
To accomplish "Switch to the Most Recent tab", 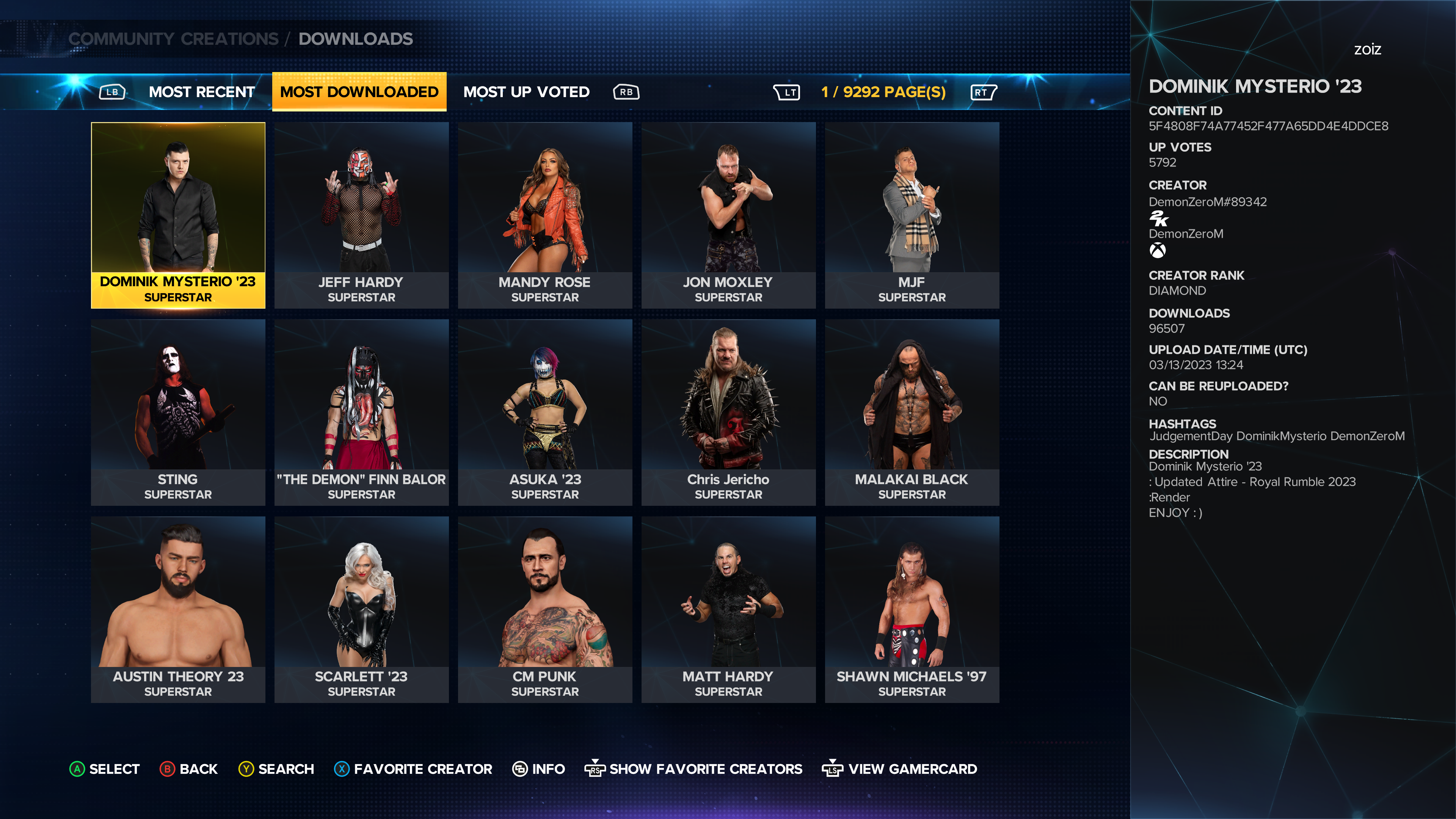I will click(201, 91).
